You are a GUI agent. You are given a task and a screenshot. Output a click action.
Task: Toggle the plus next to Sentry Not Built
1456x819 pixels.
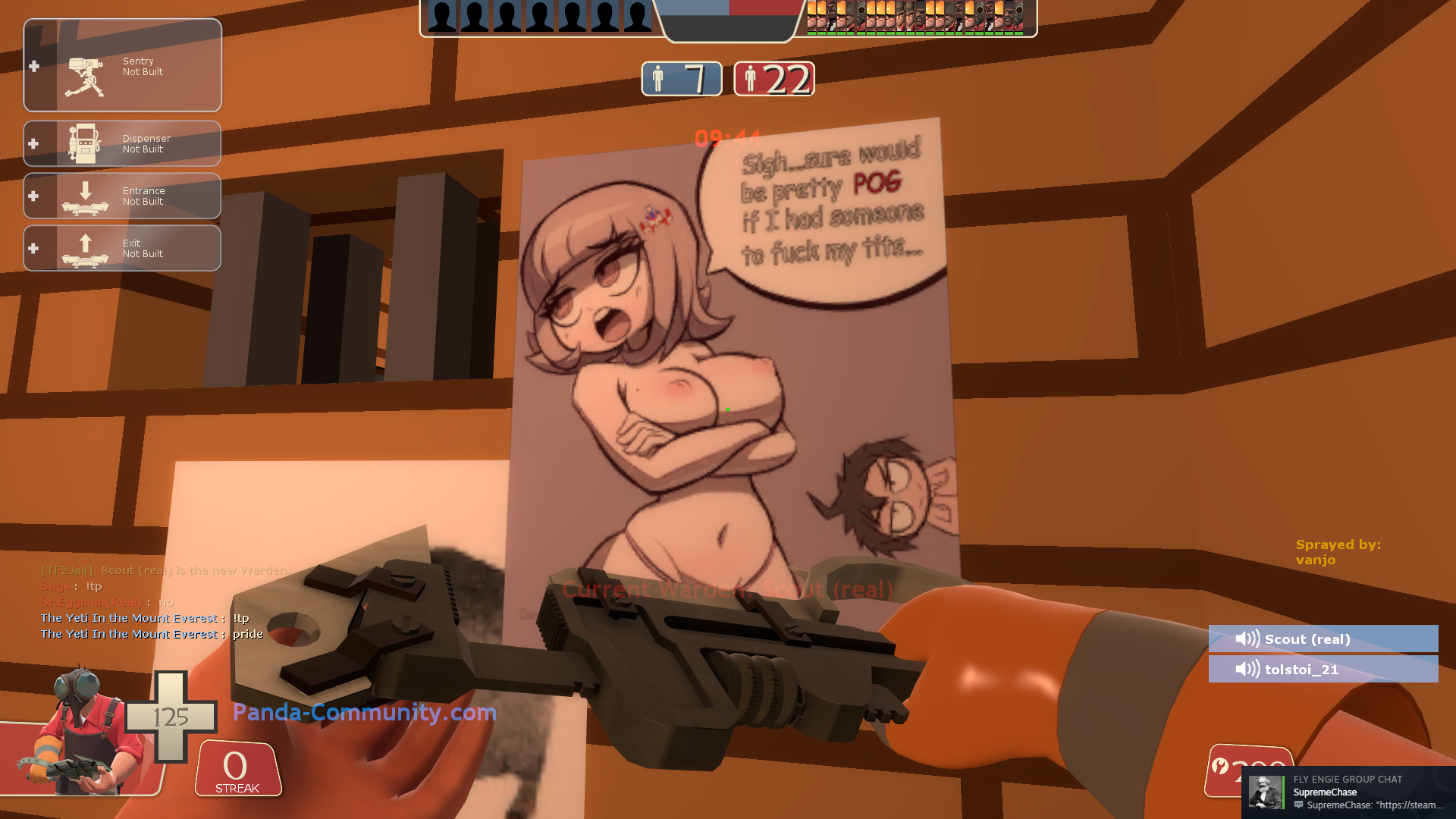[33, 66]
